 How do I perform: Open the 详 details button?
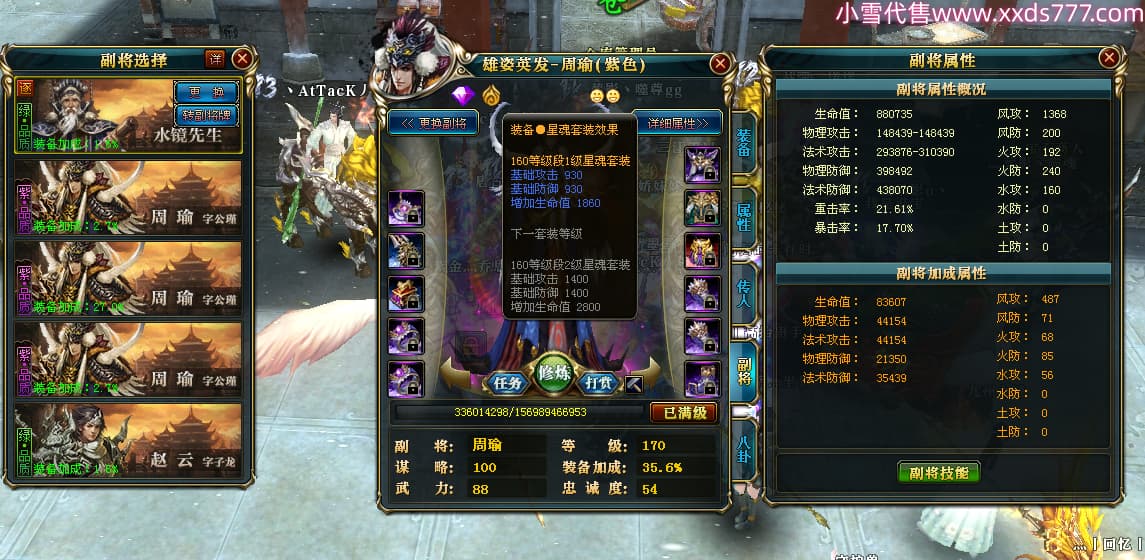pyautogui.click(x=215, y=59)
